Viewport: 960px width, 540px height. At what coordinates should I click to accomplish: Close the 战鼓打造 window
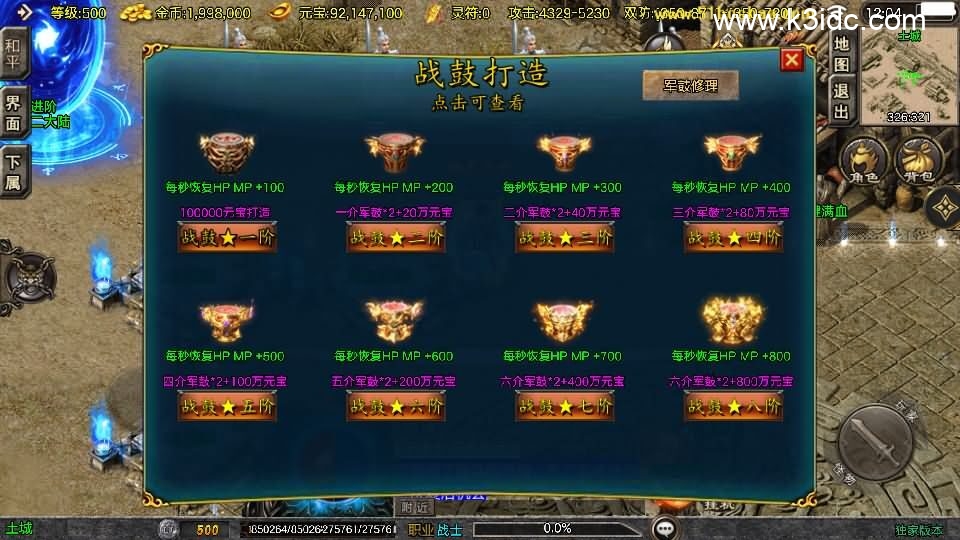point(792,60)
